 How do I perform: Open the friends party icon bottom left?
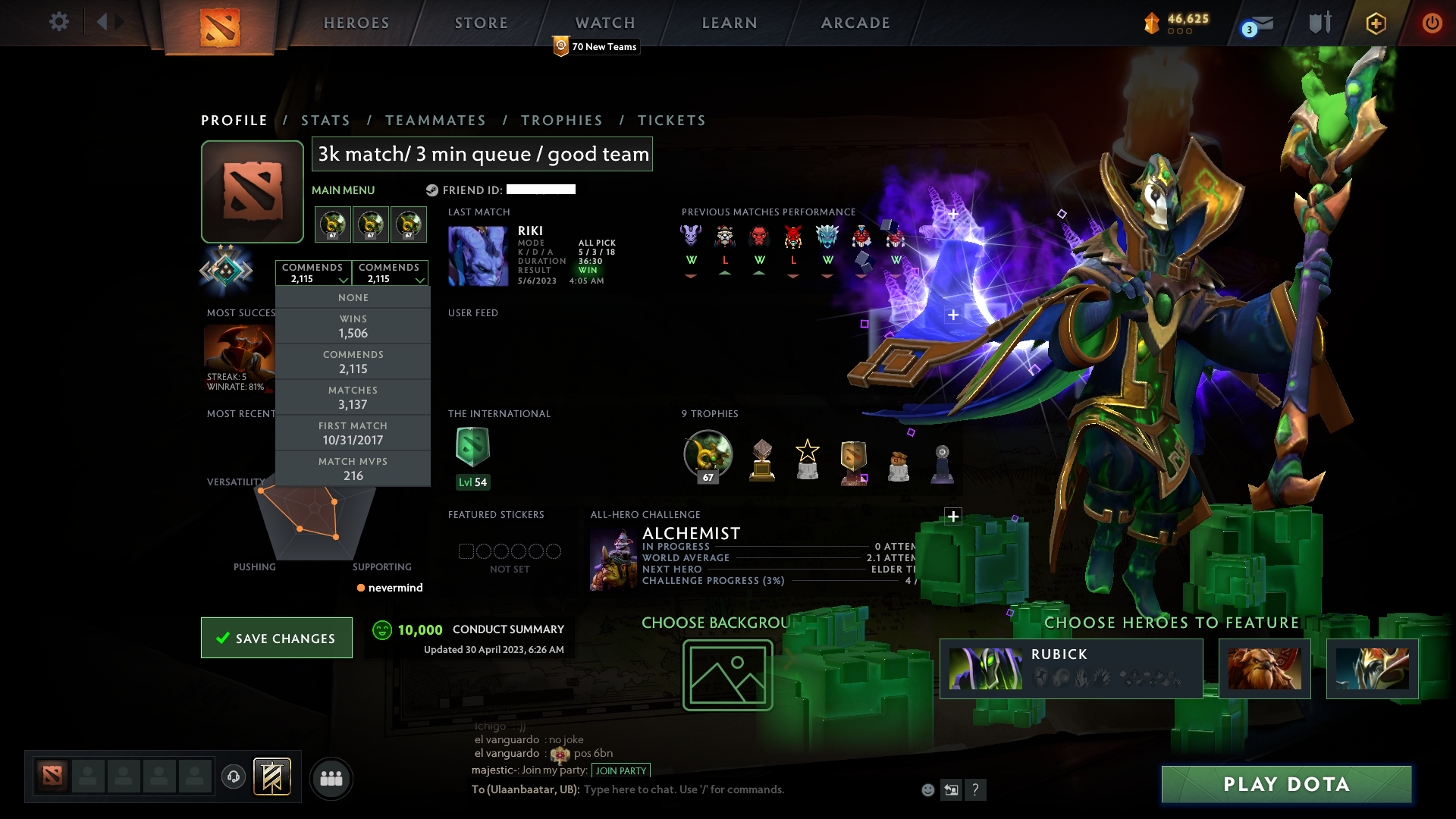[331, 778]
